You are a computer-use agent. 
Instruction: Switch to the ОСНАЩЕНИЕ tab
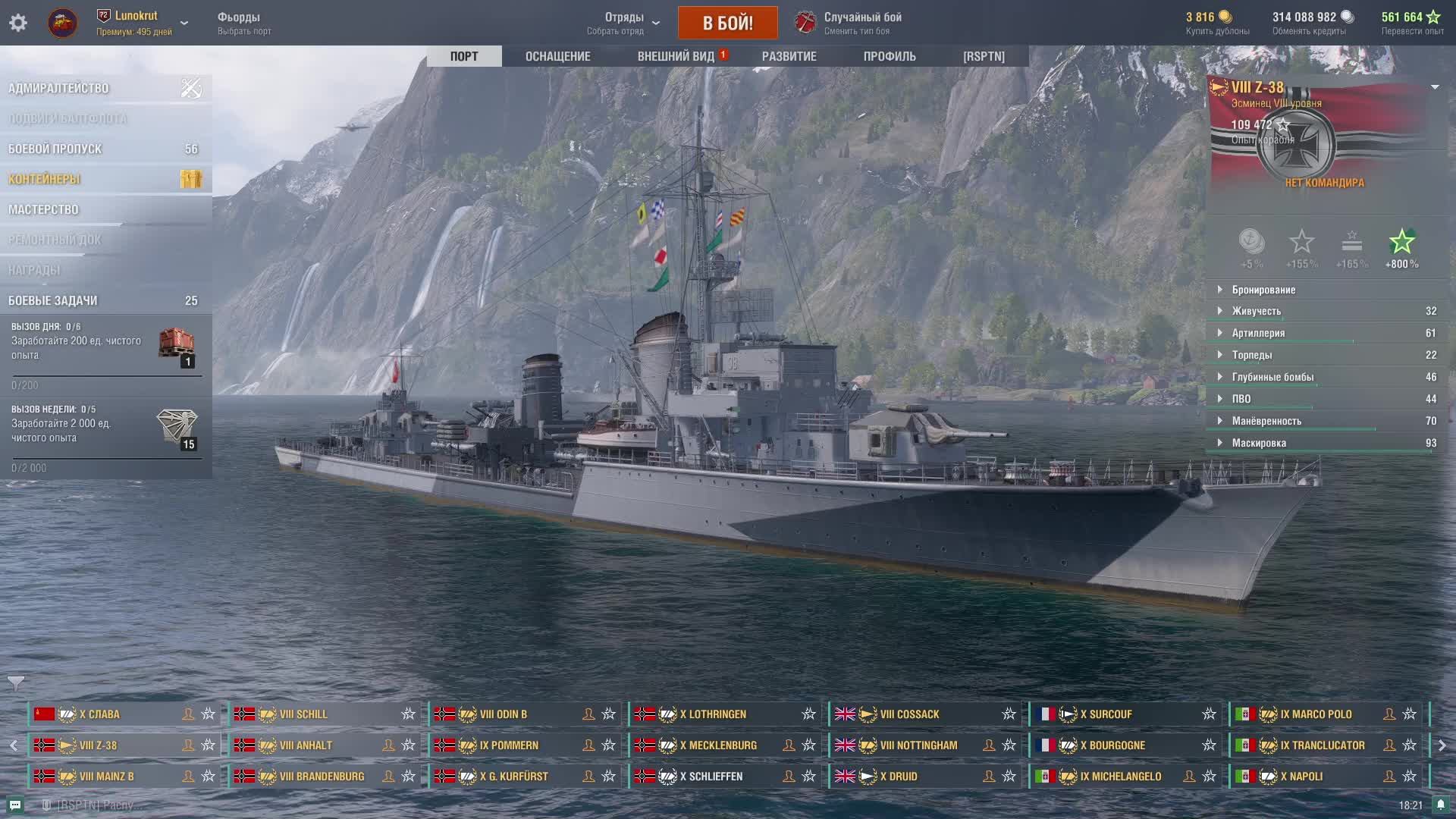(x=557, y=56)
